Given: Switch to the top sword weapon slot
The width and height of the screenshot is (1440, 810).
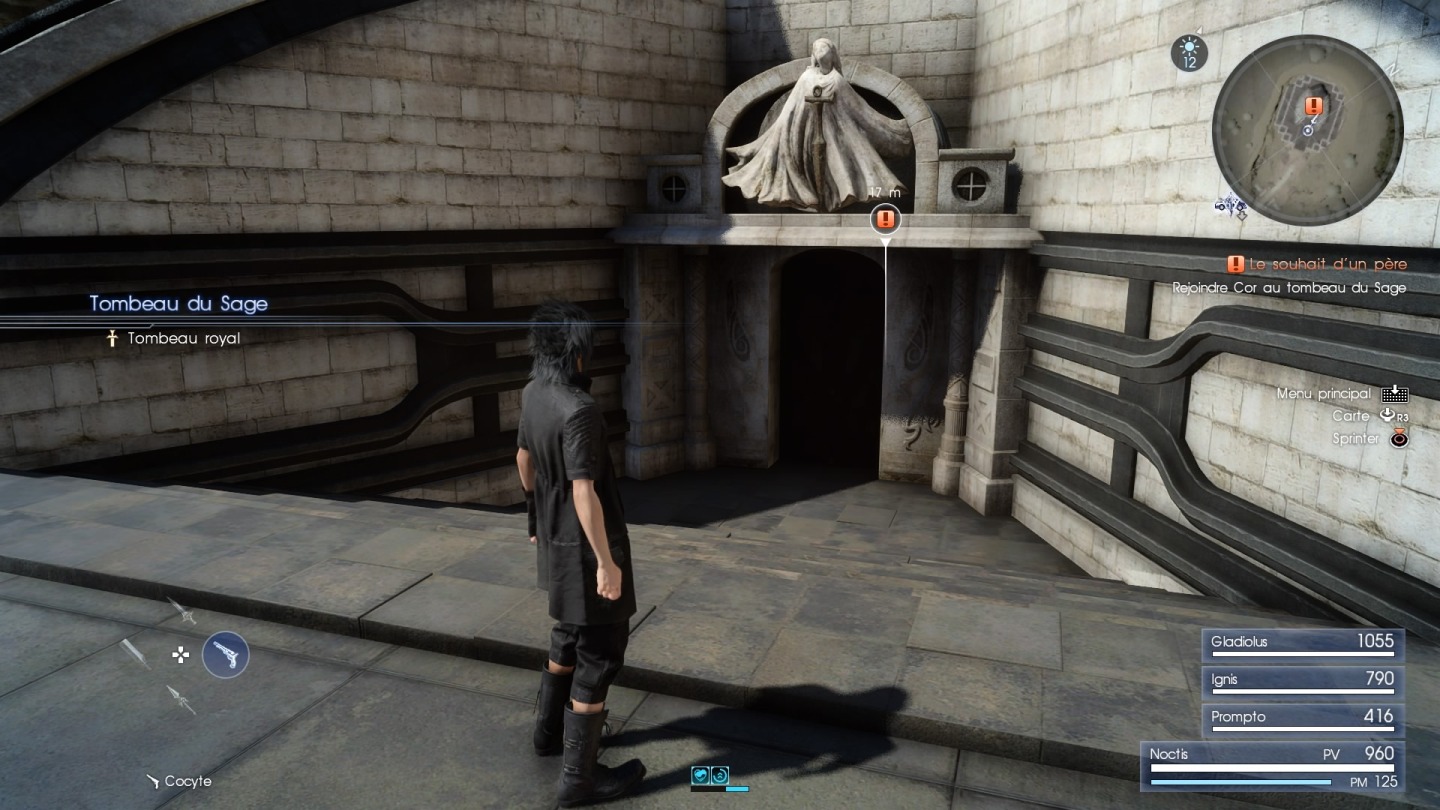Looking at the screenshot, I should (181, 610).
